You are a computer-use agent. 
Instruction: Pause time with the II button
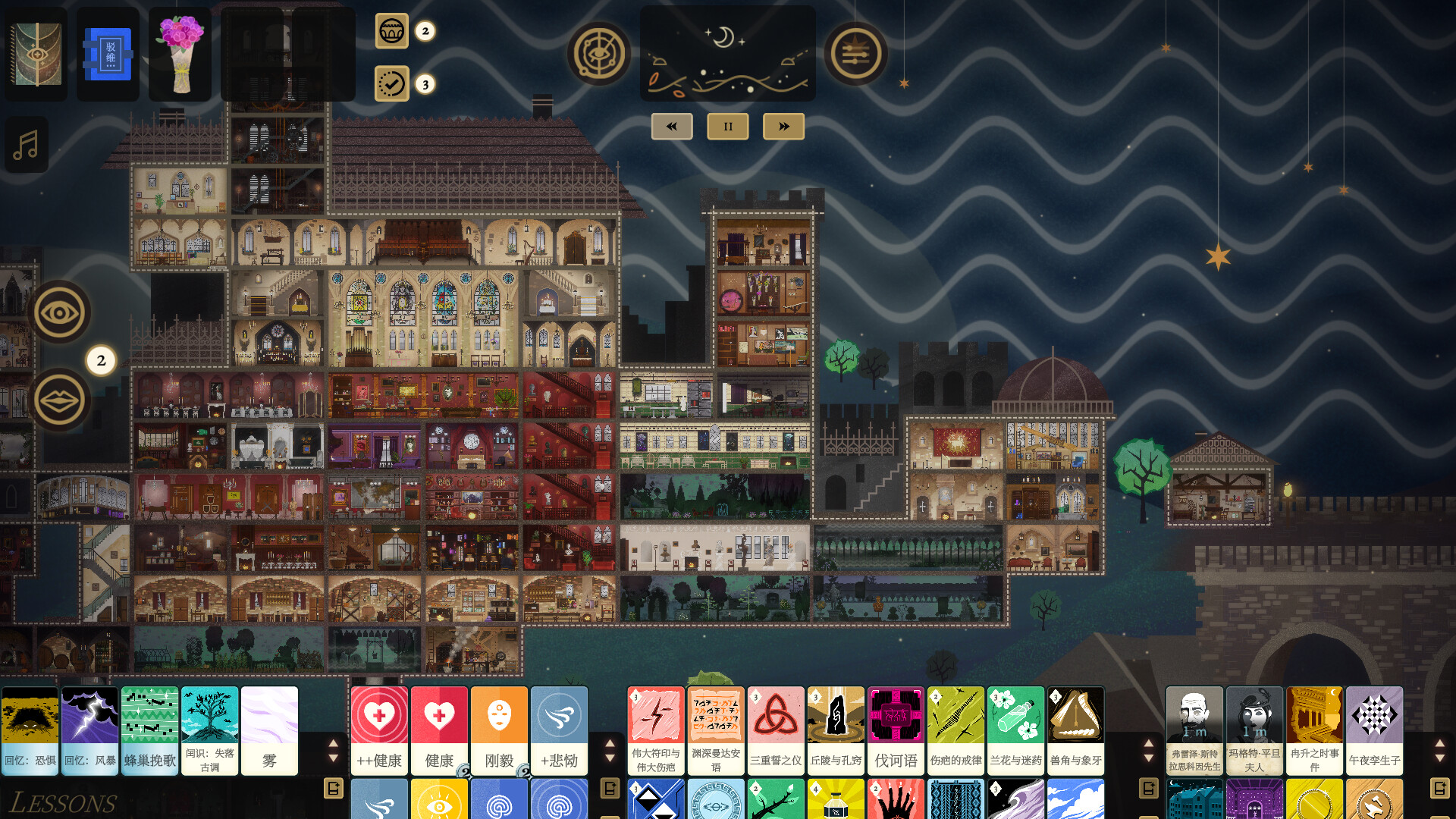tap(727, 126)
